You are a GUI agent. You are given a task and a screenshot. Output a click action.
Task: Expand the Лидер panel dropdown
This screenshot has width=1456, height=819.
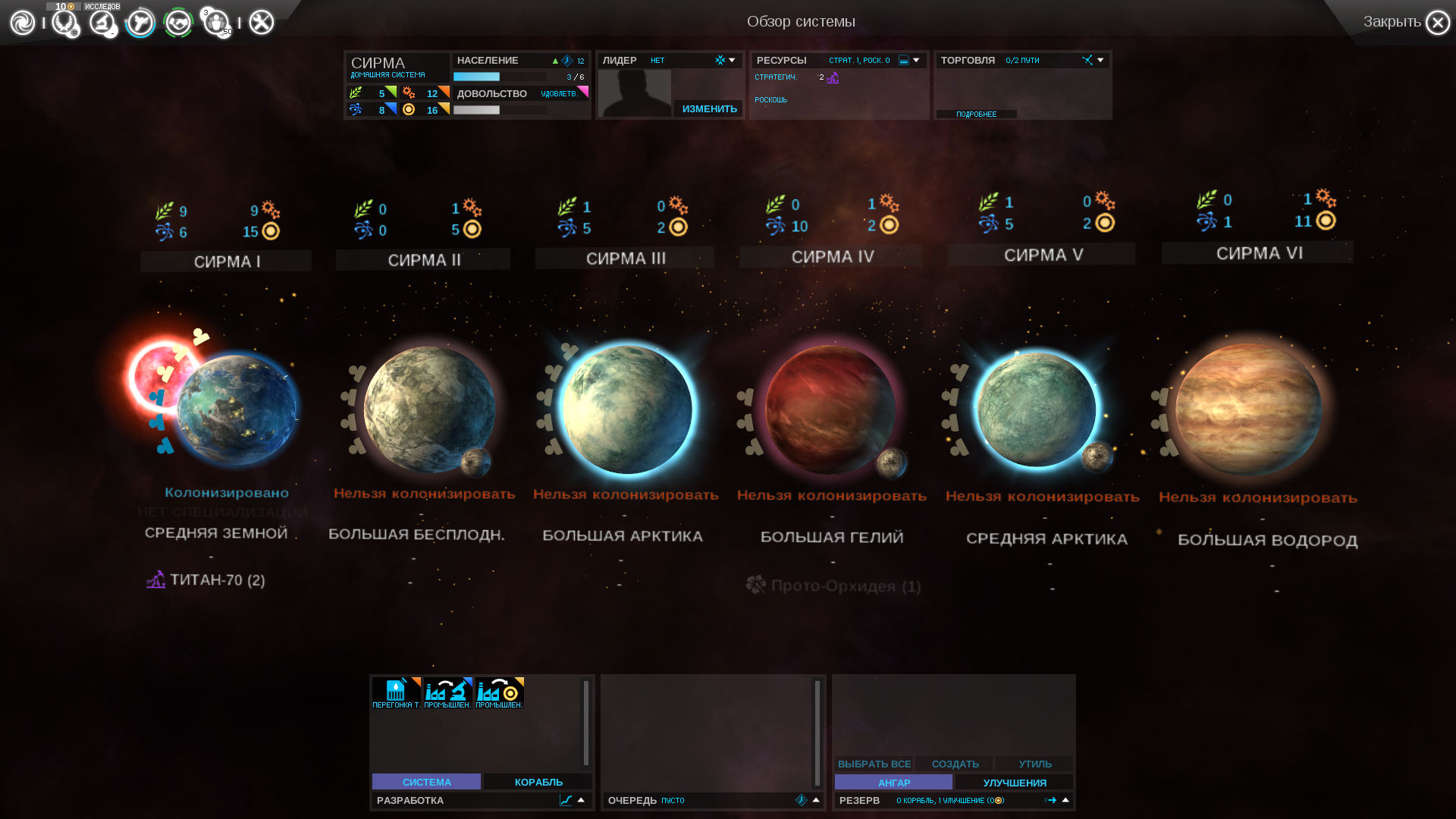[732, 60]
